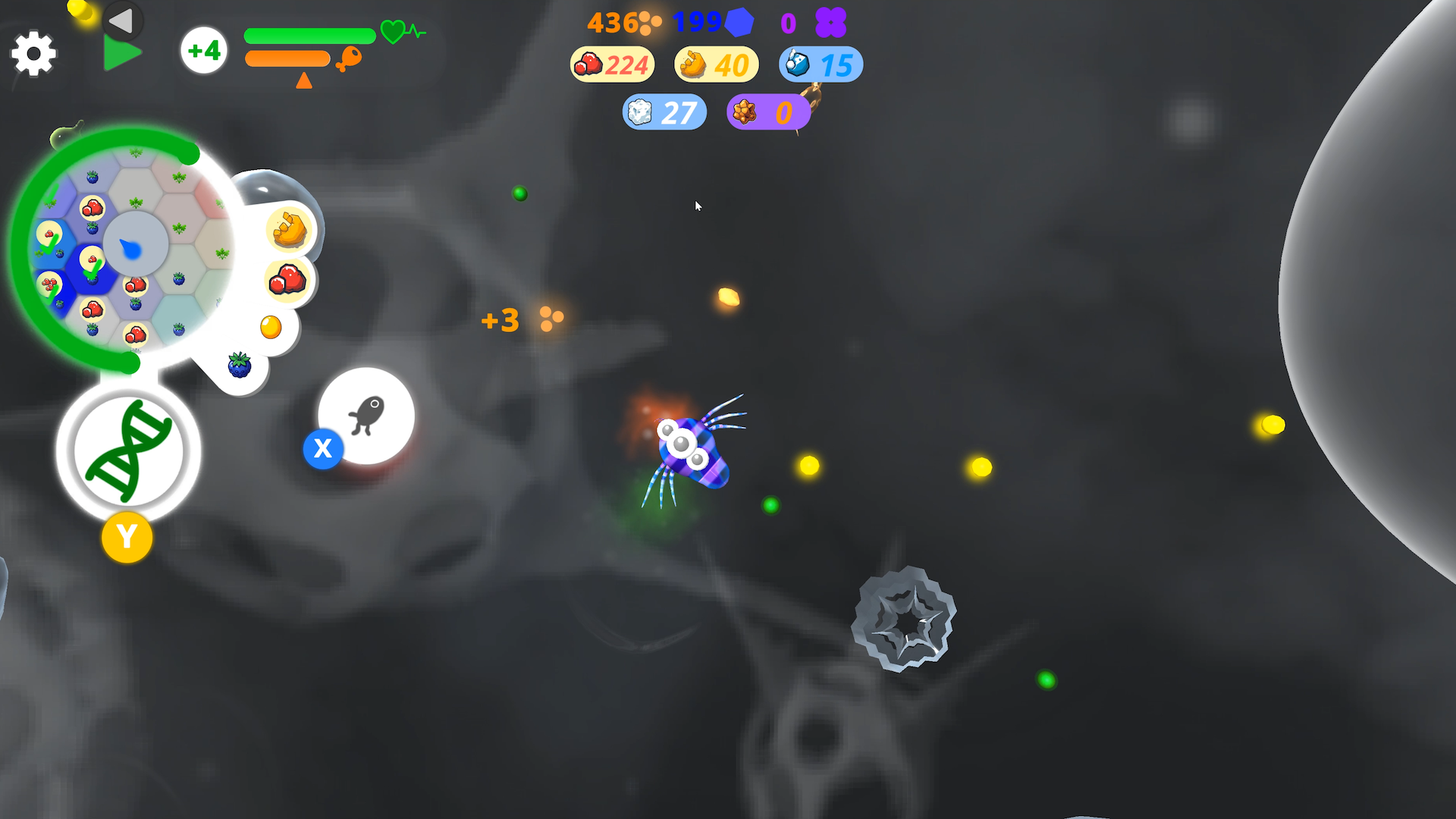Click the ice cube counter showing 27

click(664, 111)
